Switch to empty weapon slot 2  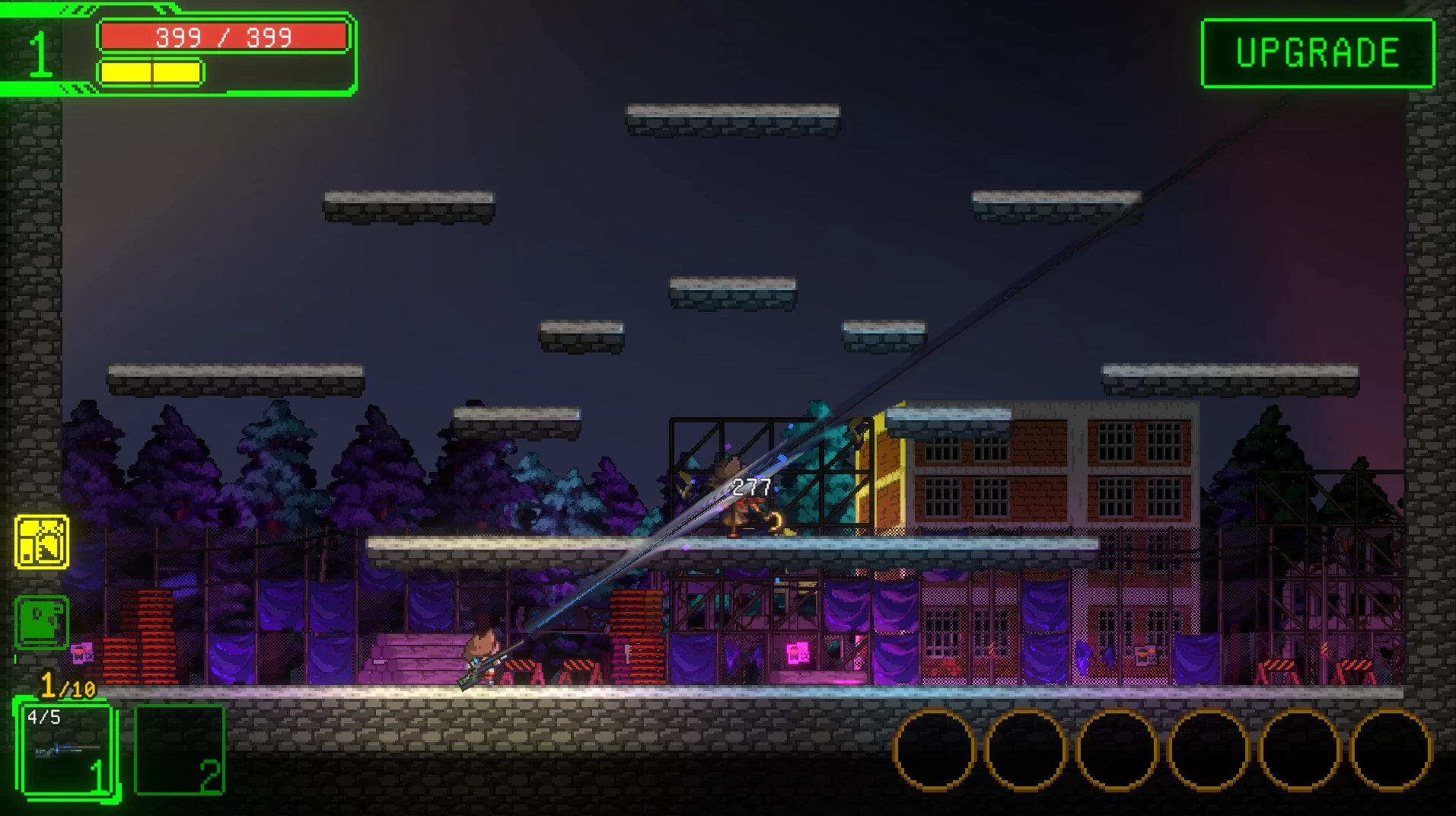(180, 751)
